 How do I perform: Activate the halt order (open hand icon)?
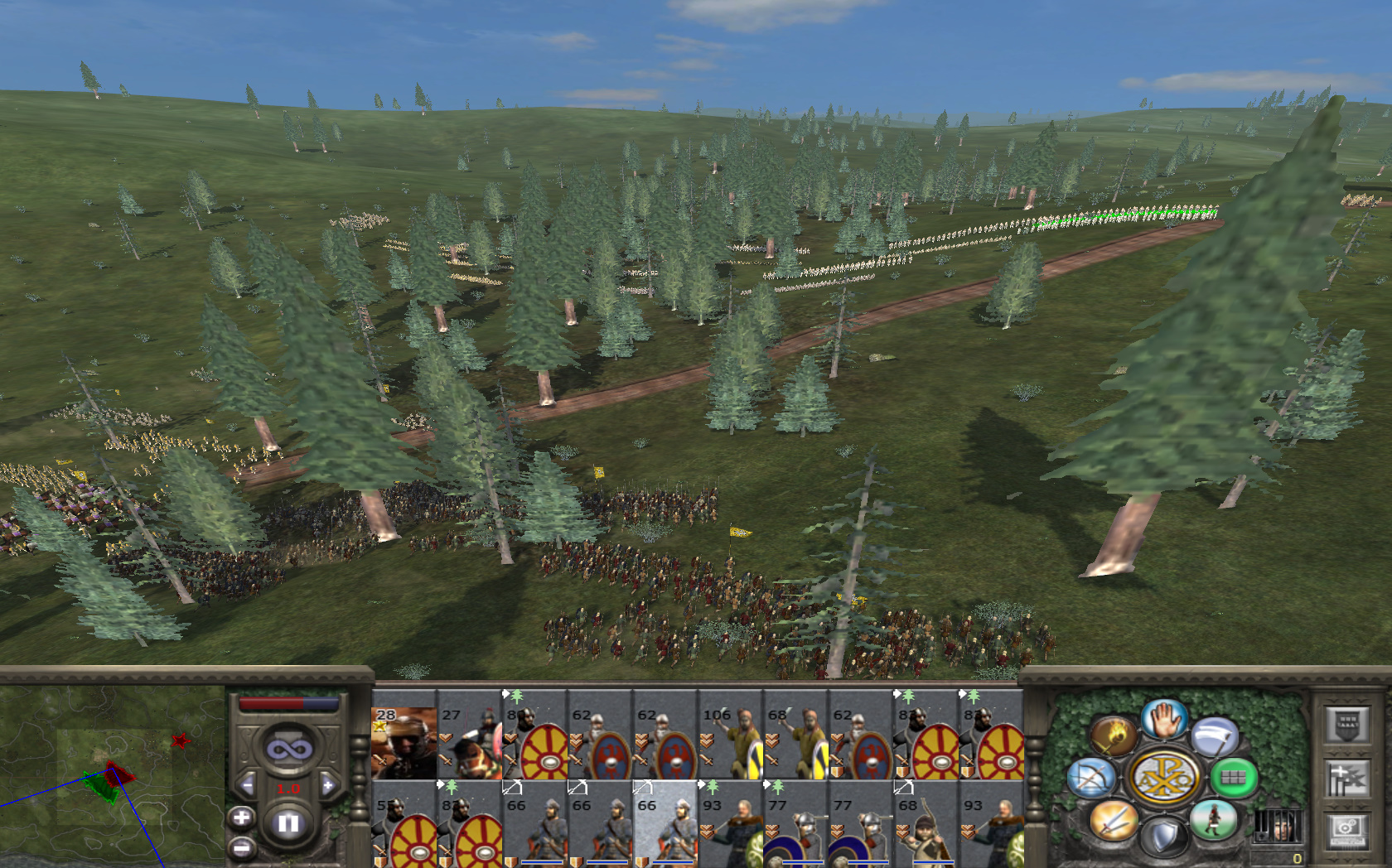1164,719
